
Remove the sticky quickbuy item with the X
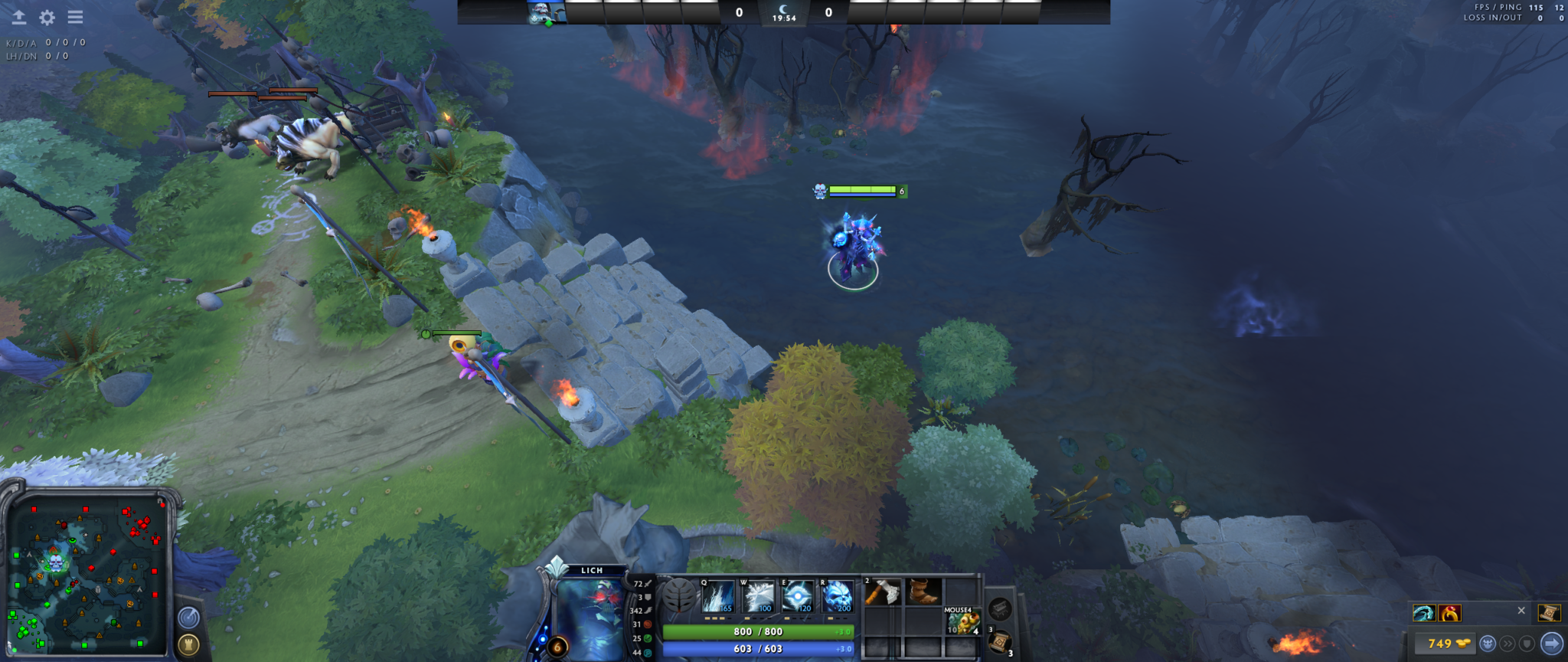coord(1521,611)
